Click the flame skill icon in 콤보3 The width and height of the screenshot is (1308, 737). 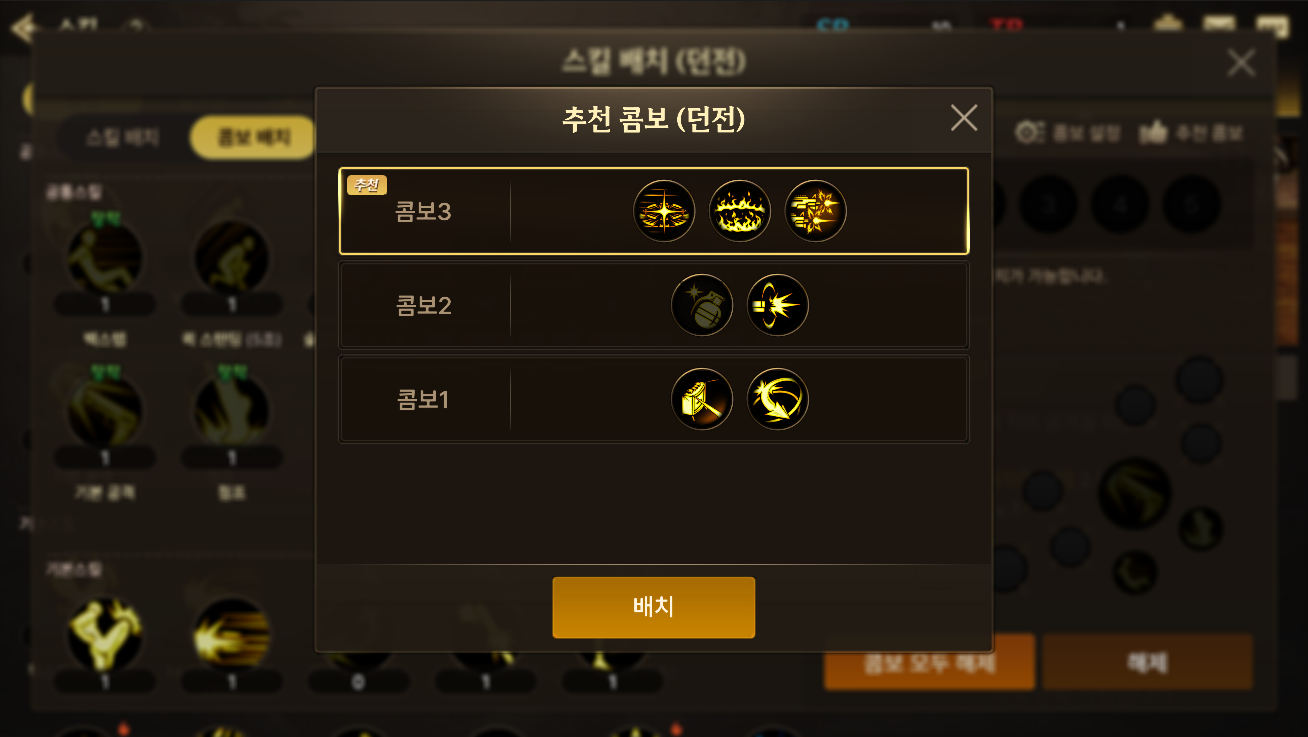point(740,210)
